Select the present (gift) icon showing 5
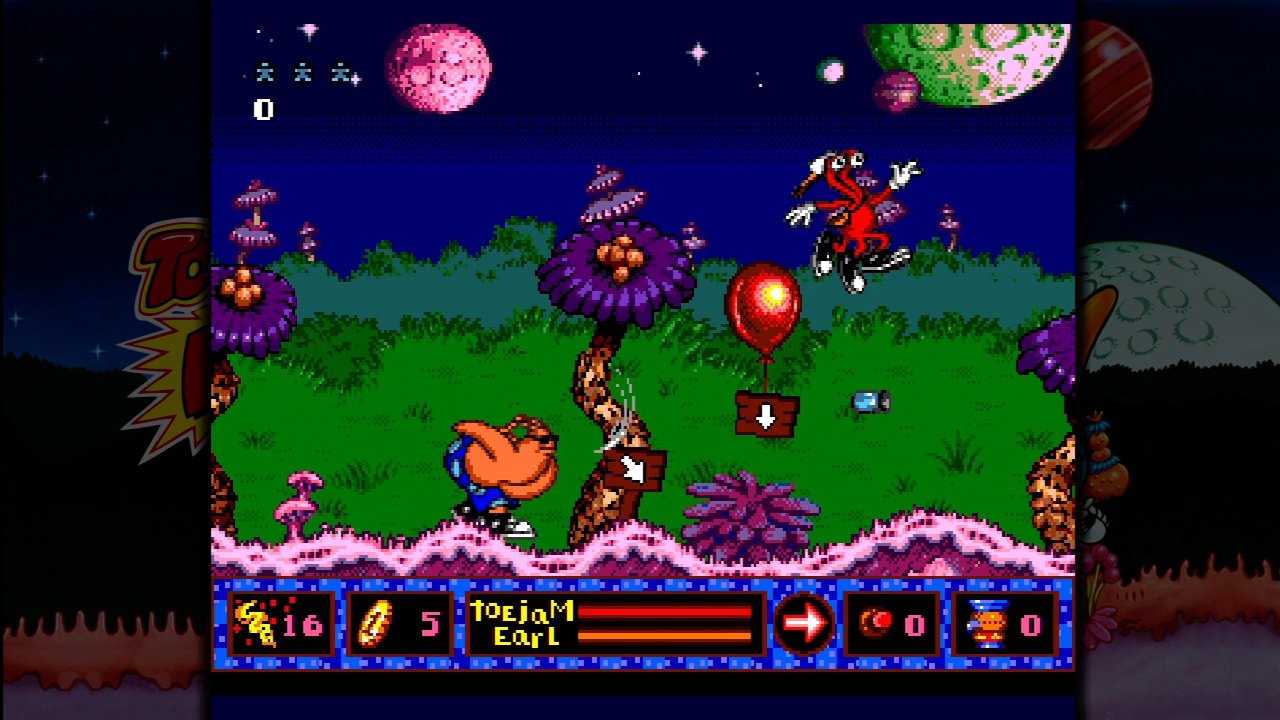This screenshot has height=720, width=1280. click(373, 623)
